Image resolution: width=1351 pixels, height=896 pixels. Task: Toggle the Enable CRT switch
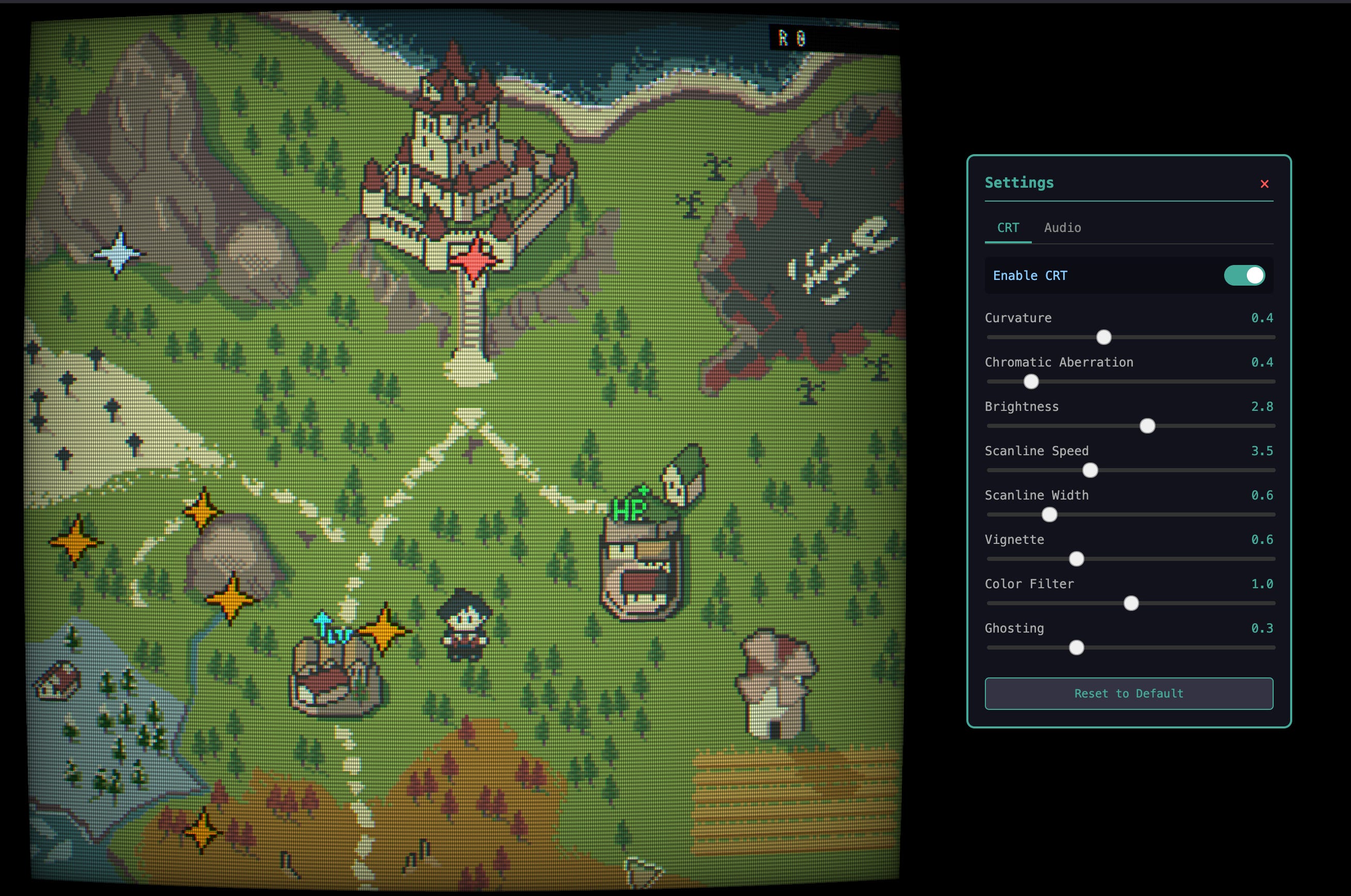point(1244,275)
